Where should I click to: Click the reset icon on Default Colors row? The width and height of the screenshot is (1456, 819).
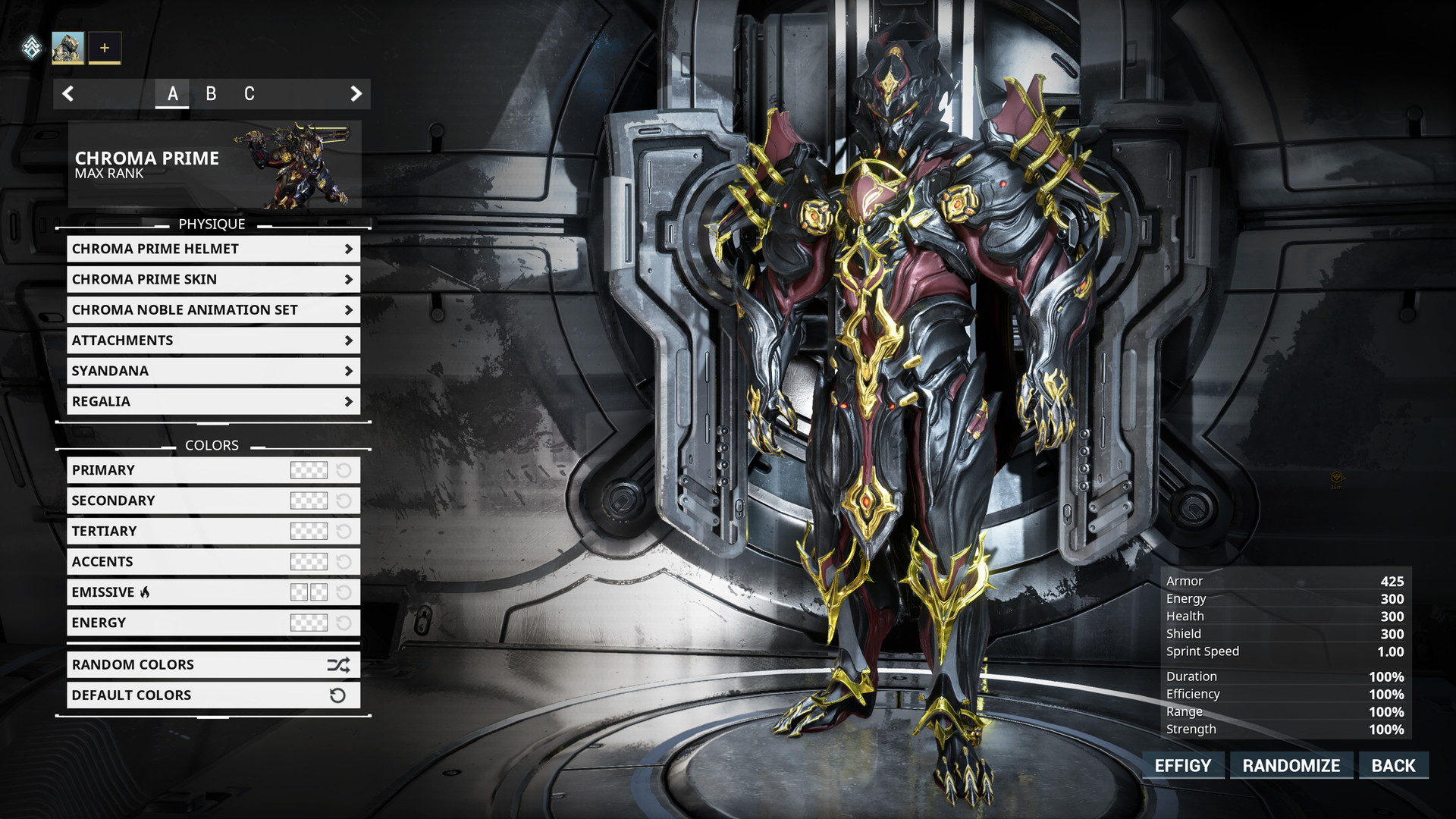coord(337,695)
